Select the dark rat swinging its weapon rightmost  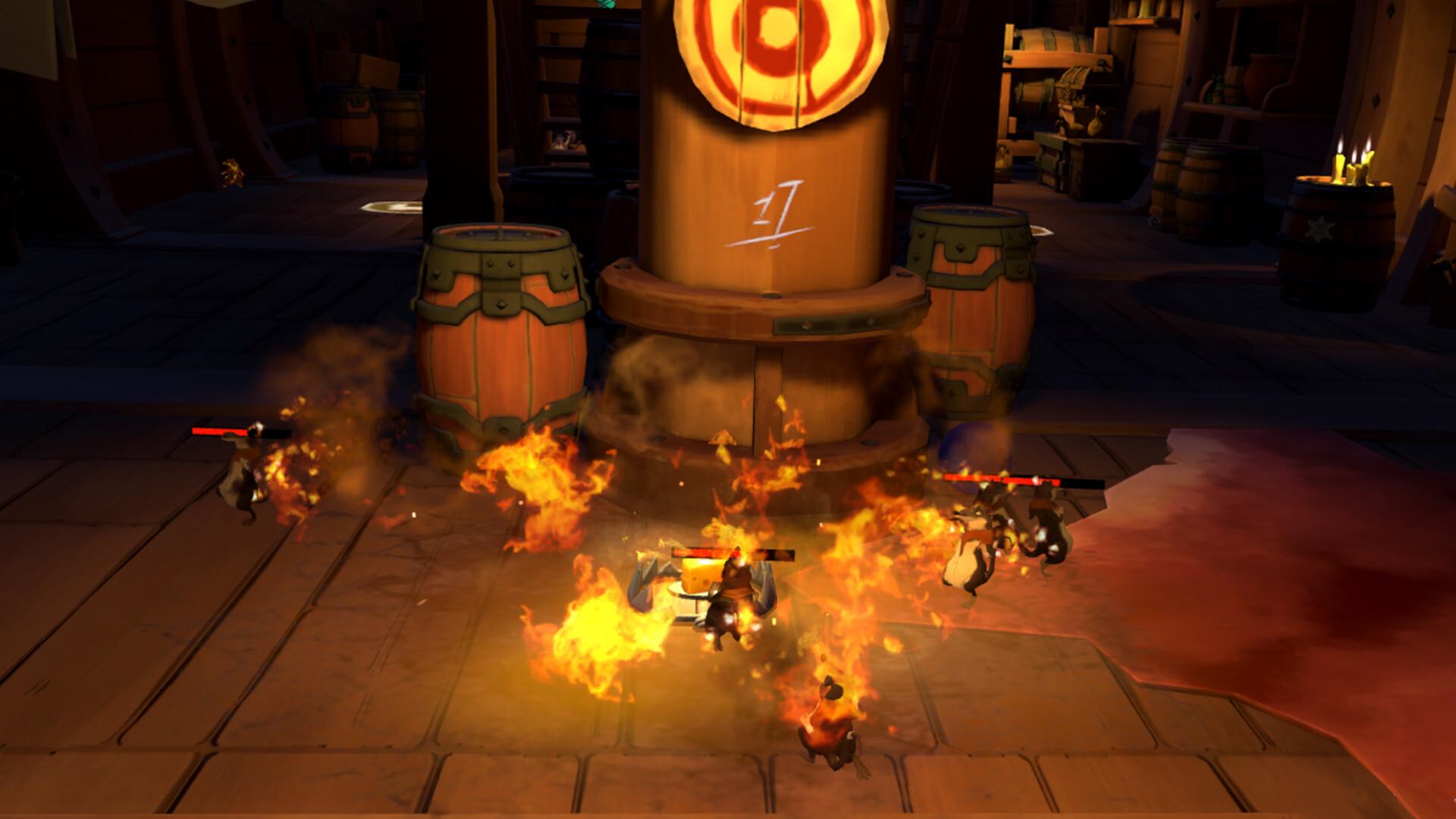coord(1050,531)
